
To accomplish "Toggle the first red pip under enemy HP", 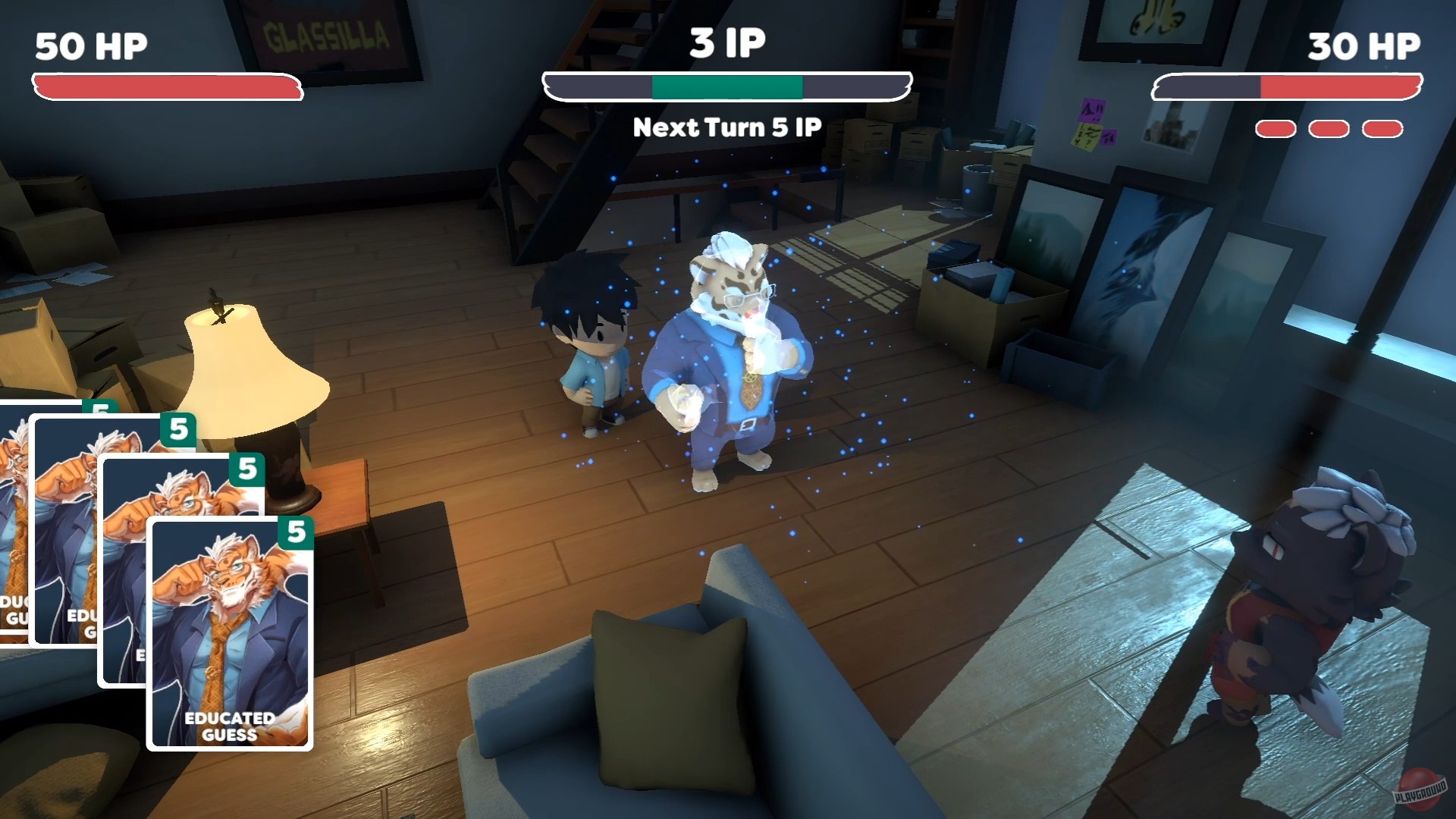I will (1276, 129).
